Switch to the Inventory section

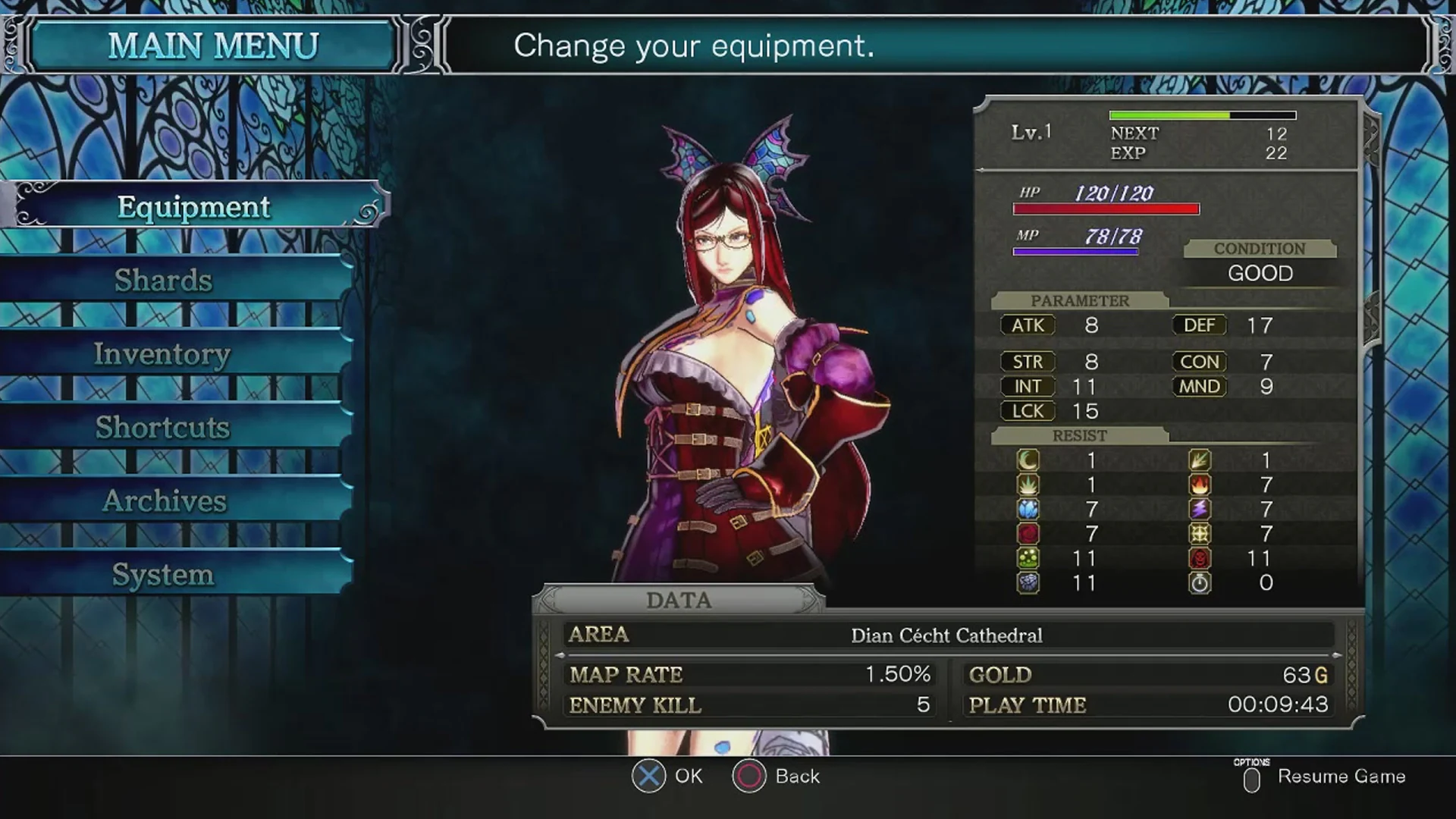pos(162,353)
